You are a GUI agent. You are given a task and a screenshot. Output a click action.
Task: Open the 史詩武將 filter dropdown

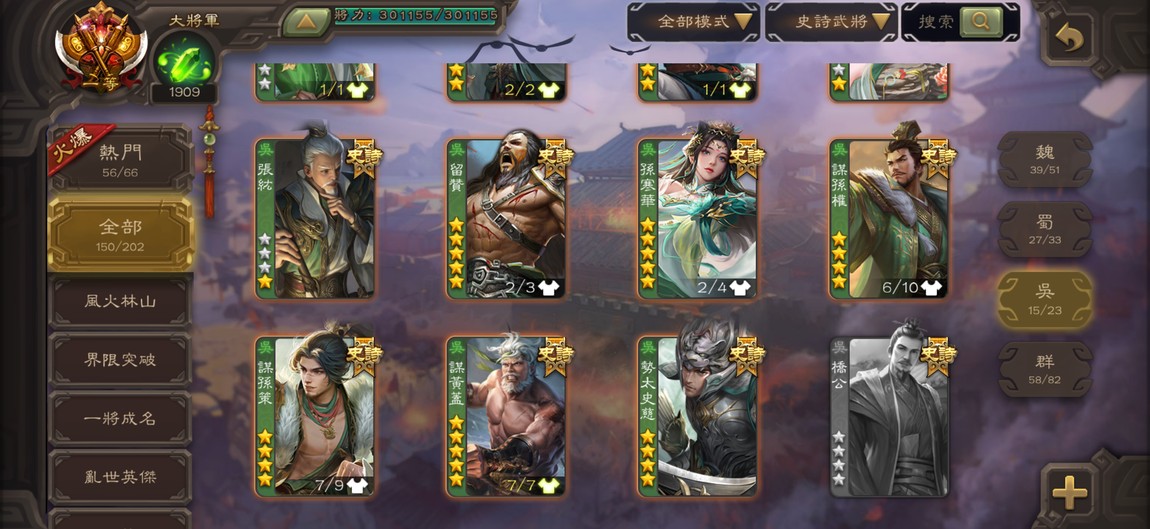point(830,21)
